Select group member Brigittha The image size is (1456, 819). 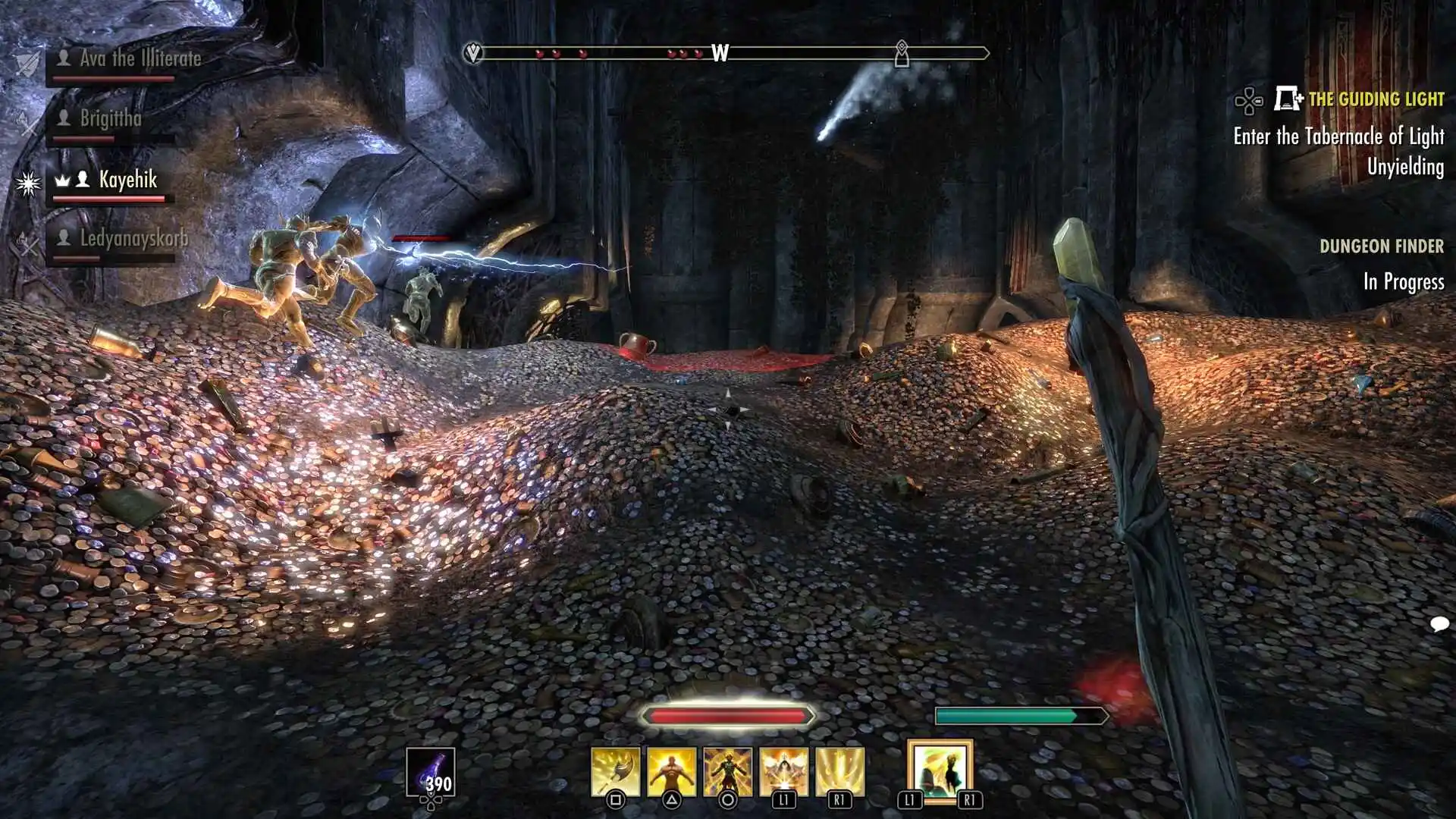coord(111,118)
